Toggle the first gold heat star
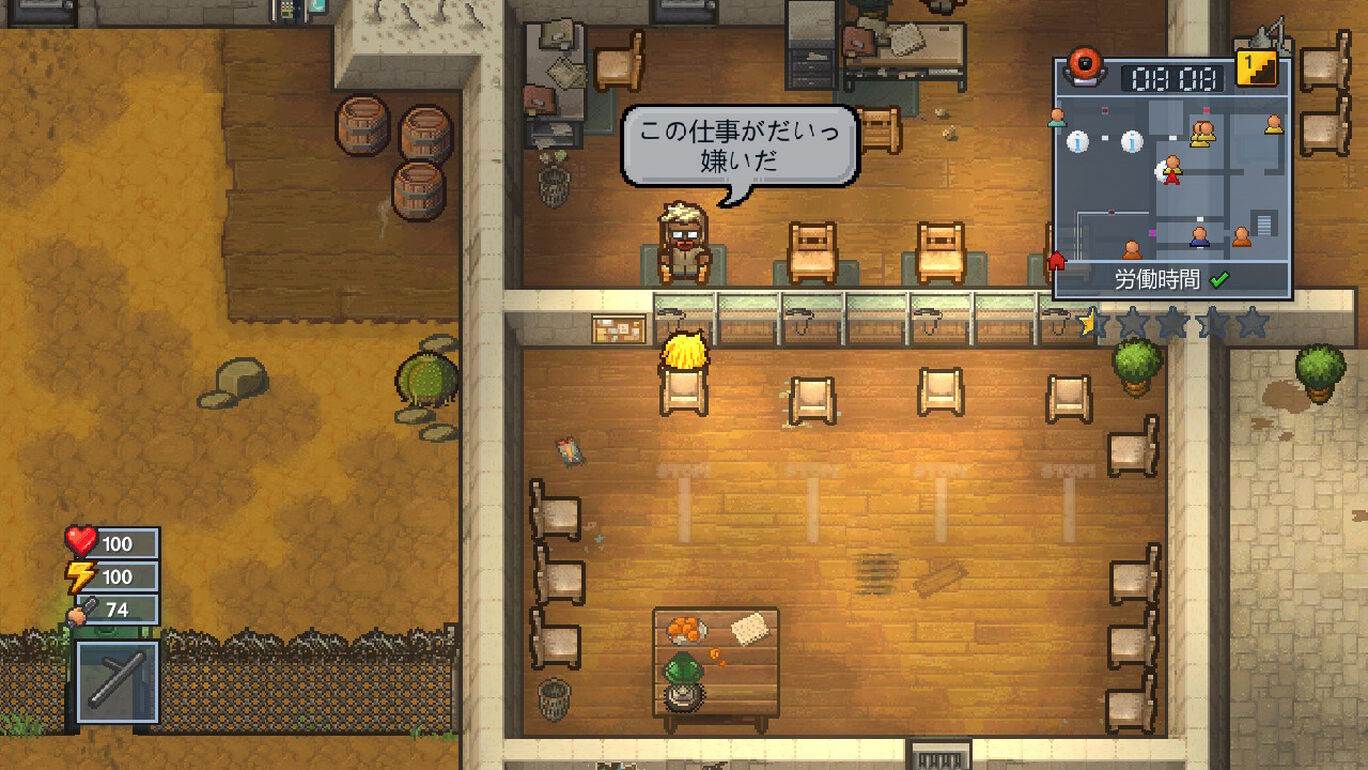 point(1087,320)
